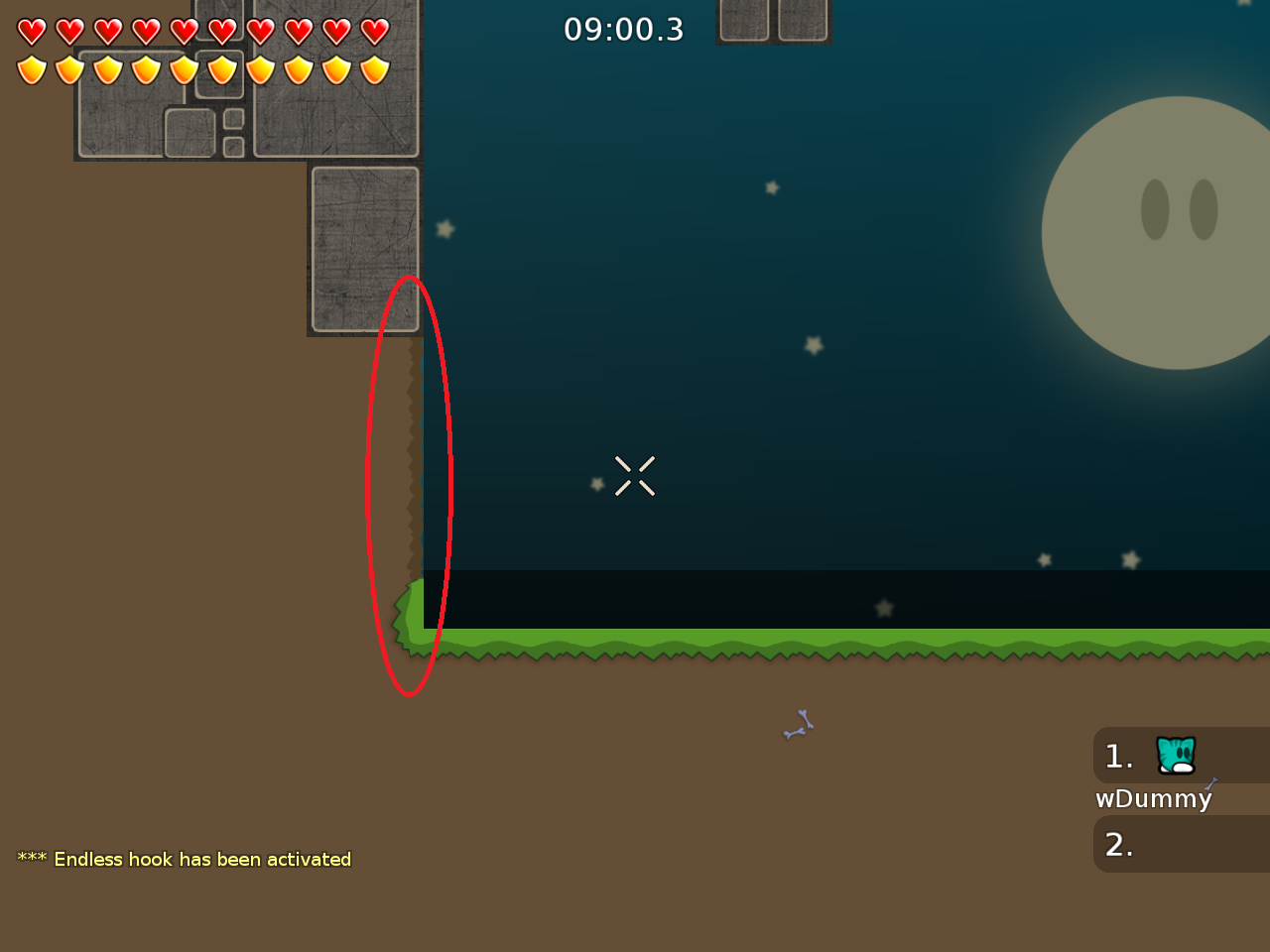Click the first golden shield armor icon
1270x952 pixels.
tap(32, 69)
